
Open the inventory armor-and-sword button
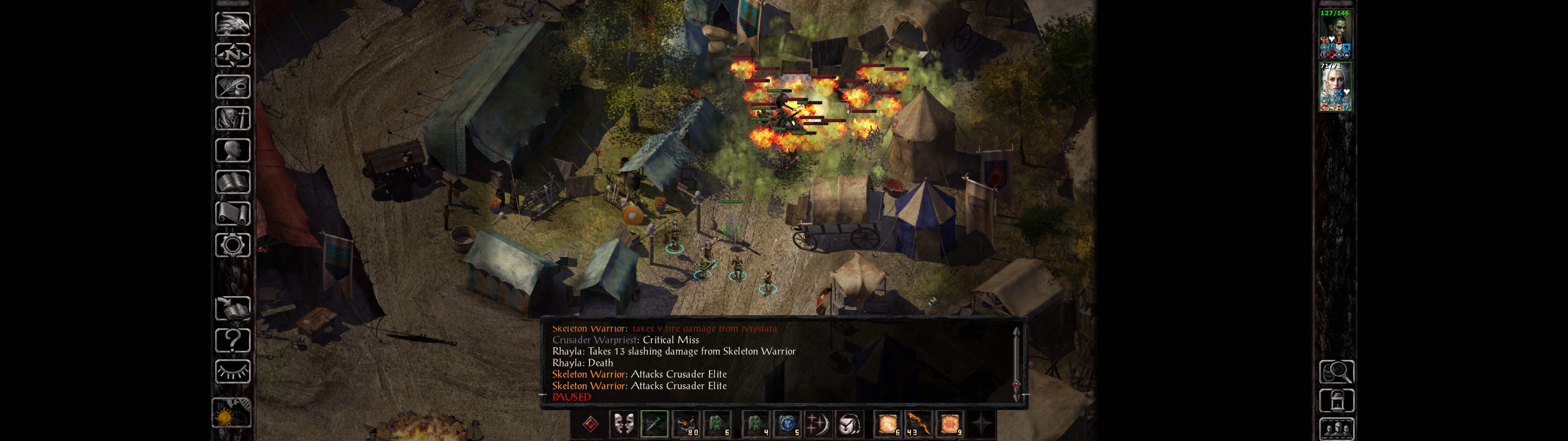click(x=232, y=118)
